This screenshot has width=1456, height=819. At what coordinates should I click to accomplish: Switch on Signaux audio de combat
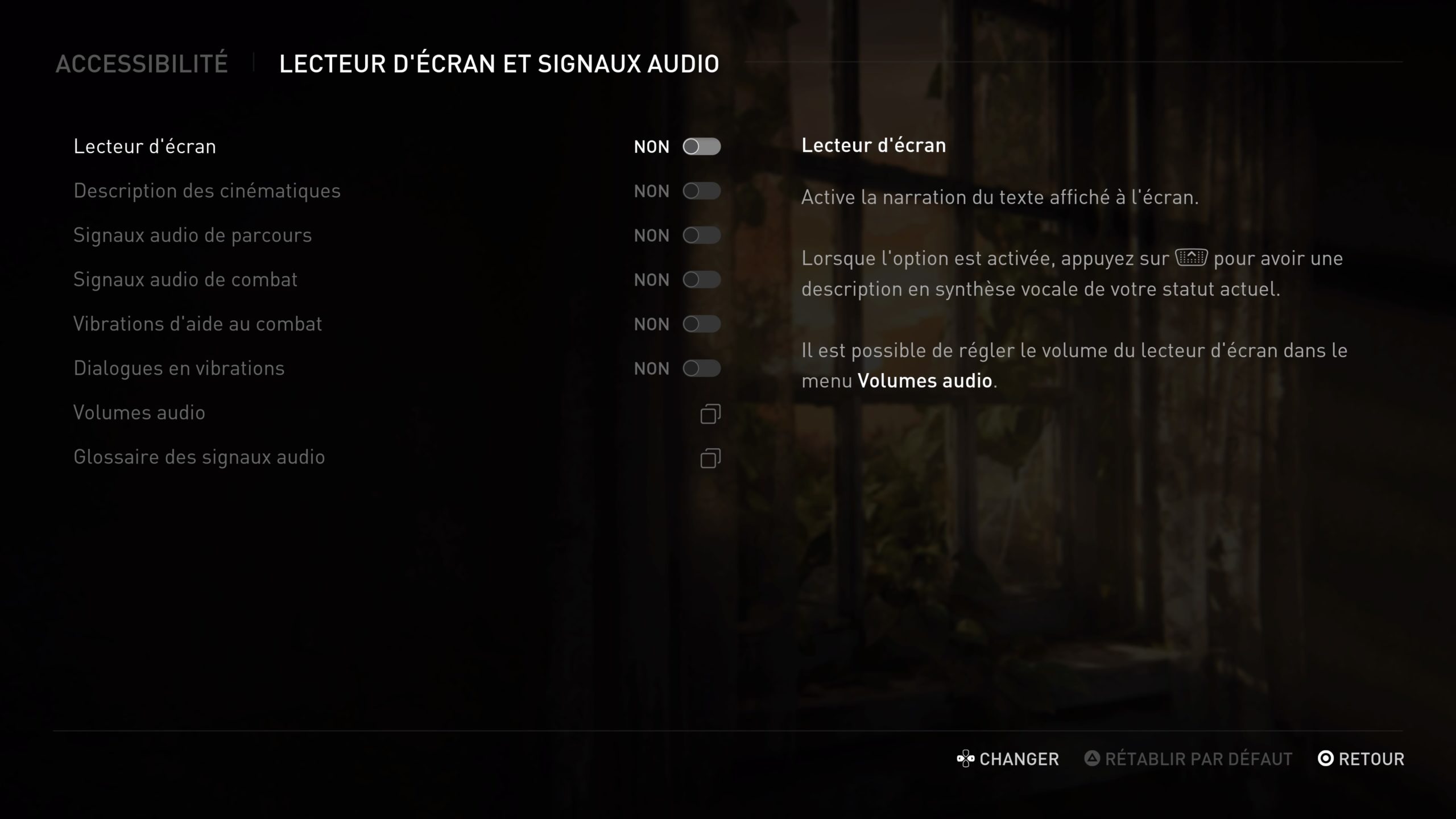tap(701, 280)
